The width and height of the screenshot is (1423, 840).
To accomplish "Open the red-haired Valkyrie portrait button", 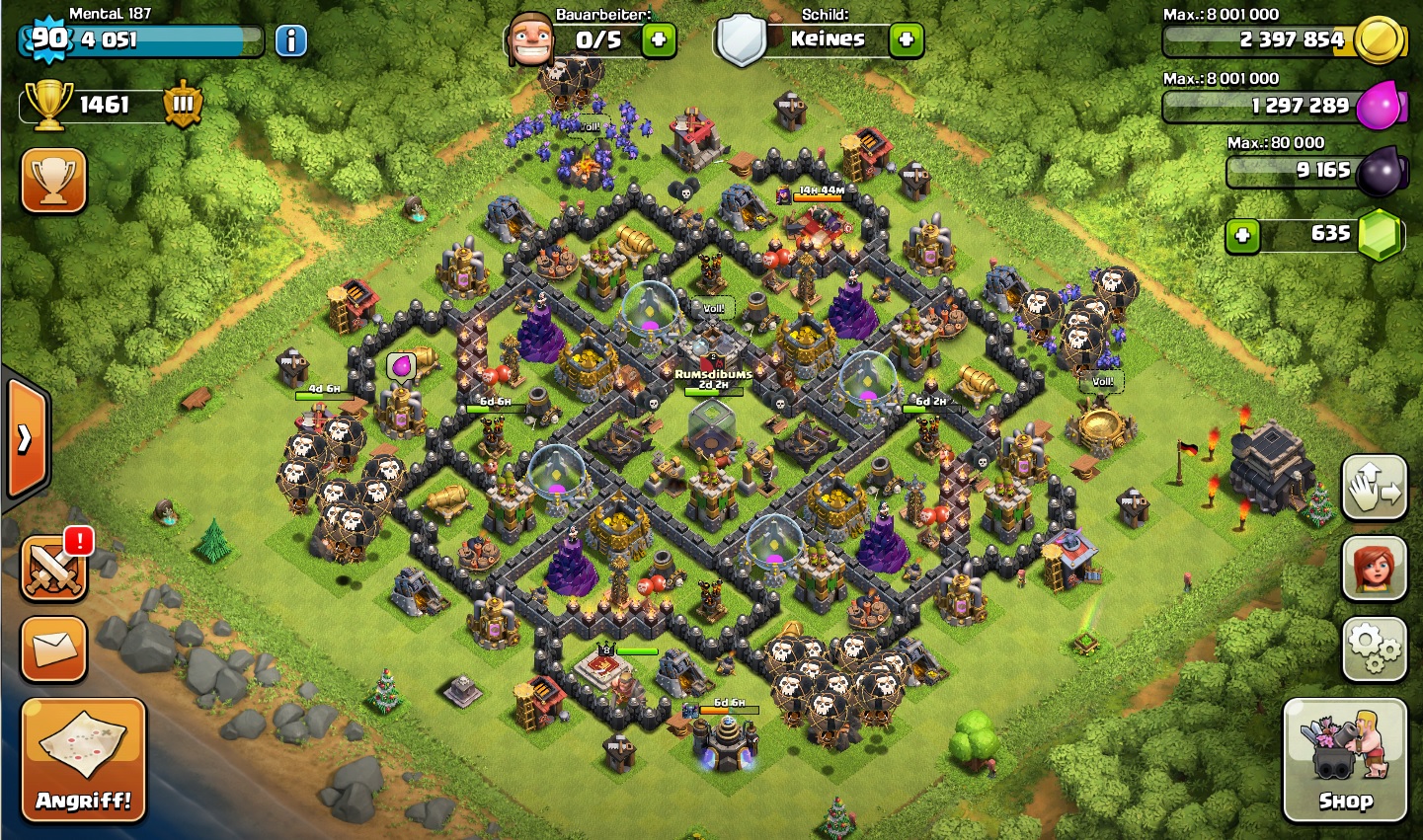I will coord(1374,569).
